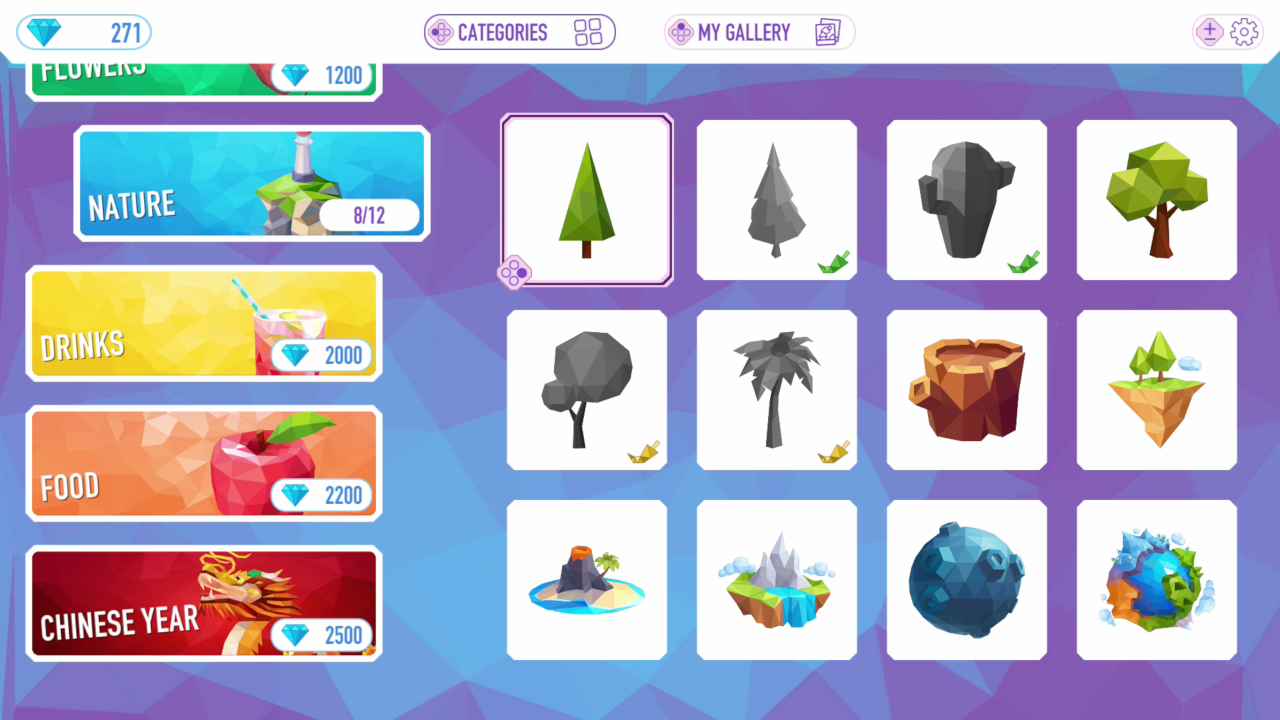This screenshot has height=720, width=1280.
Task: Click the picture icon in My Gallery button
Action: coord(827,32)
